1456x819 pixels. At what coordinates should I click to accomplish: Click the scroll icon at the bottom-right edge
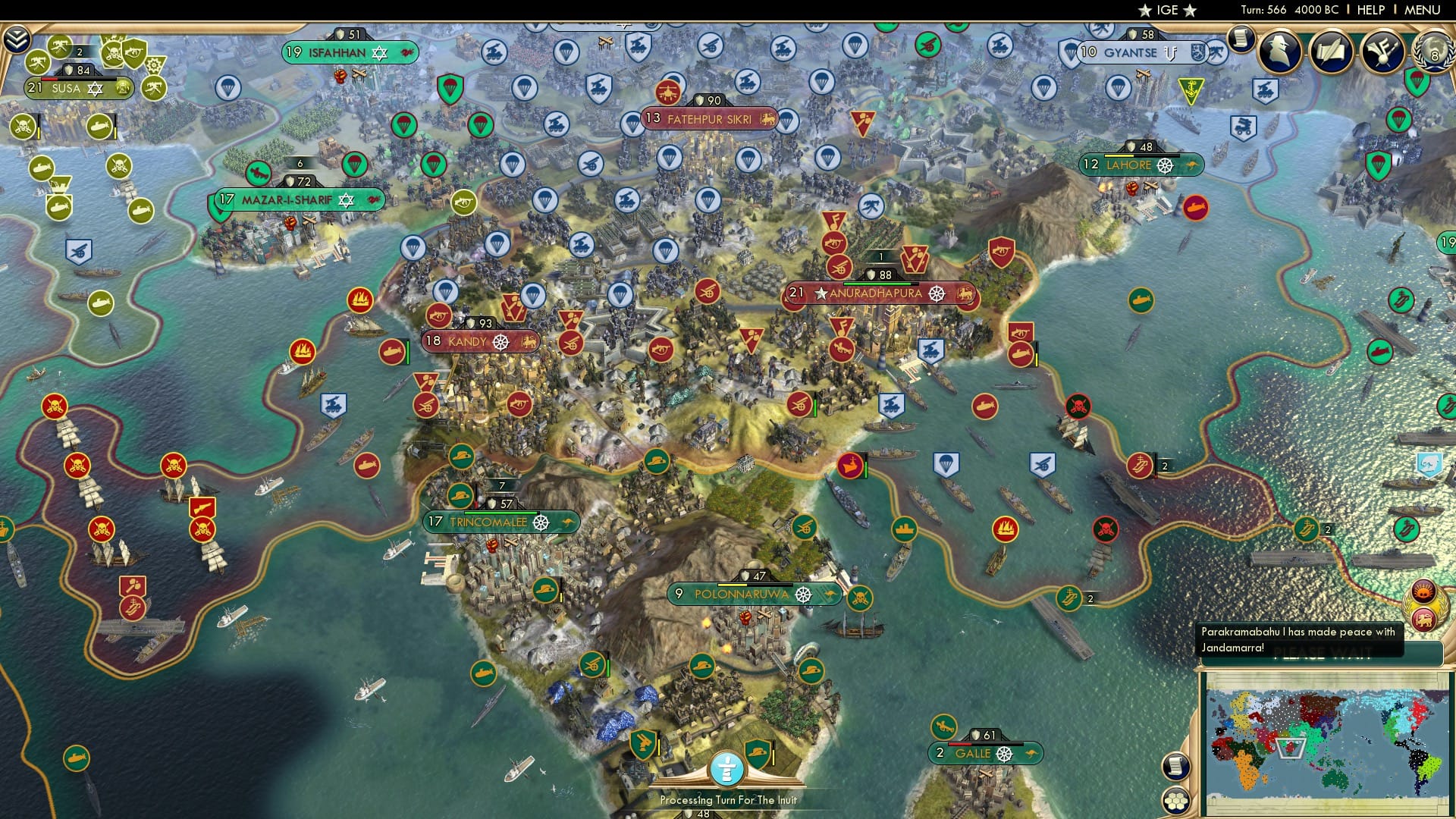click(x=1177, y=764)
